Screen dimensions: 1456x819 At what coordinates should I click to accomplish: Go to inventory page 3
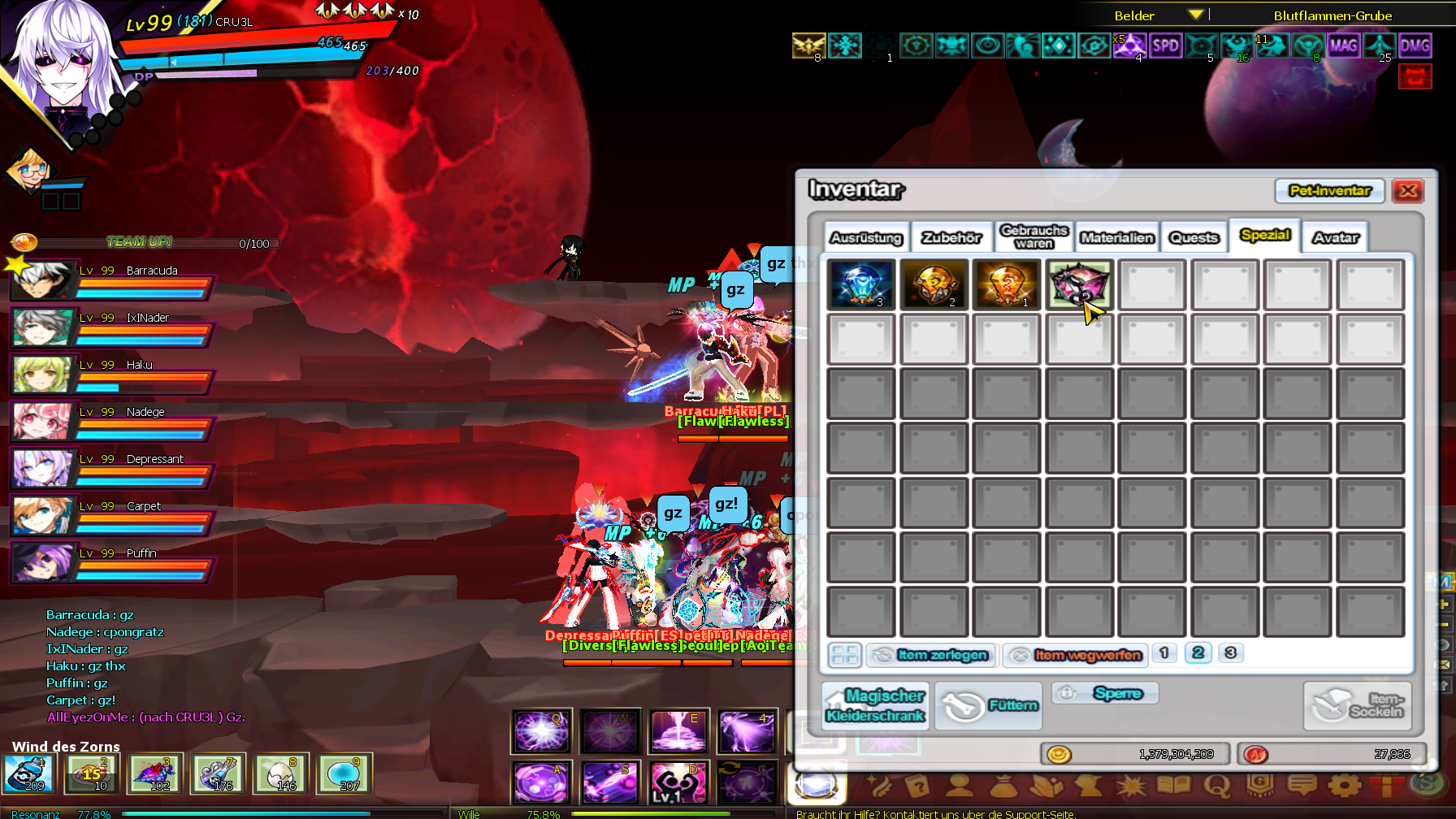coord(1230,652)
